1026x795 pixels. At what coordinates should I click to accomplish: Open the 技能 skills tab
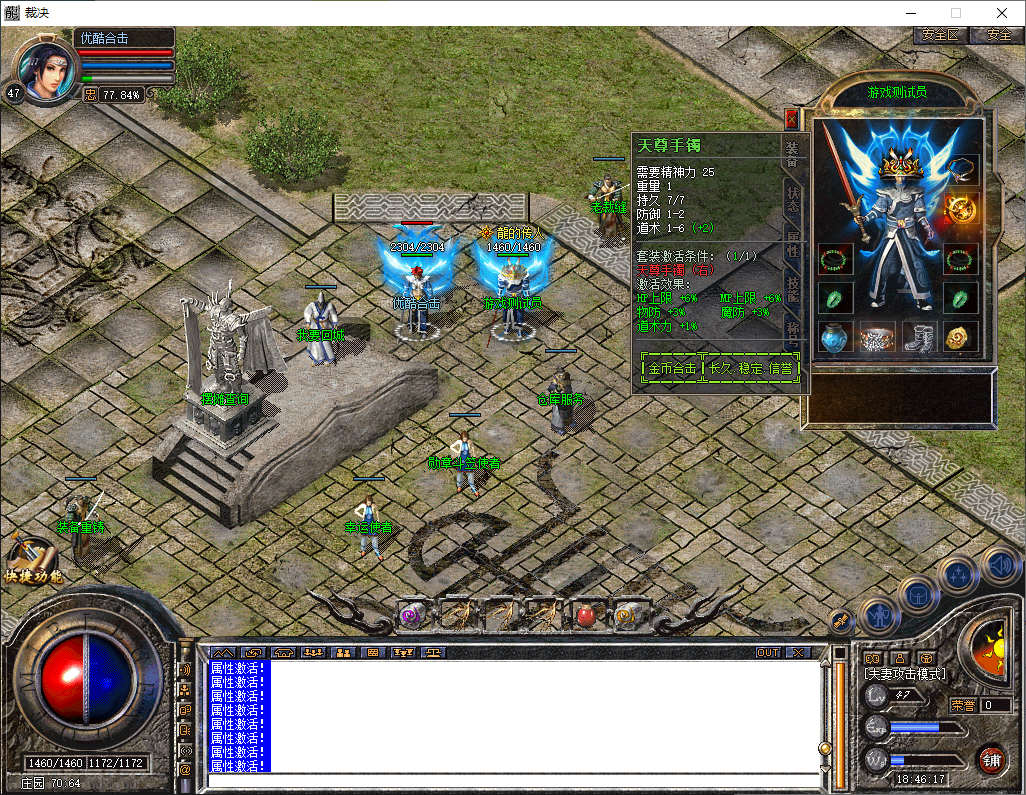pyautogui.click(x=792, y=290)
